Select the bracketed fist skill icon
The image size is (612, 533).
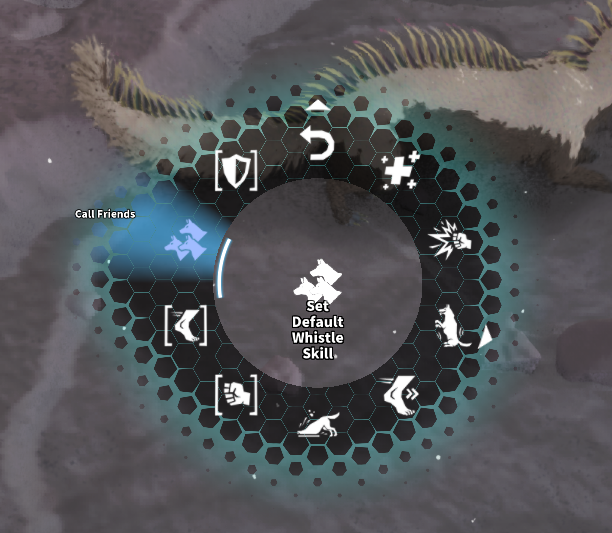[x=236, y=394]
